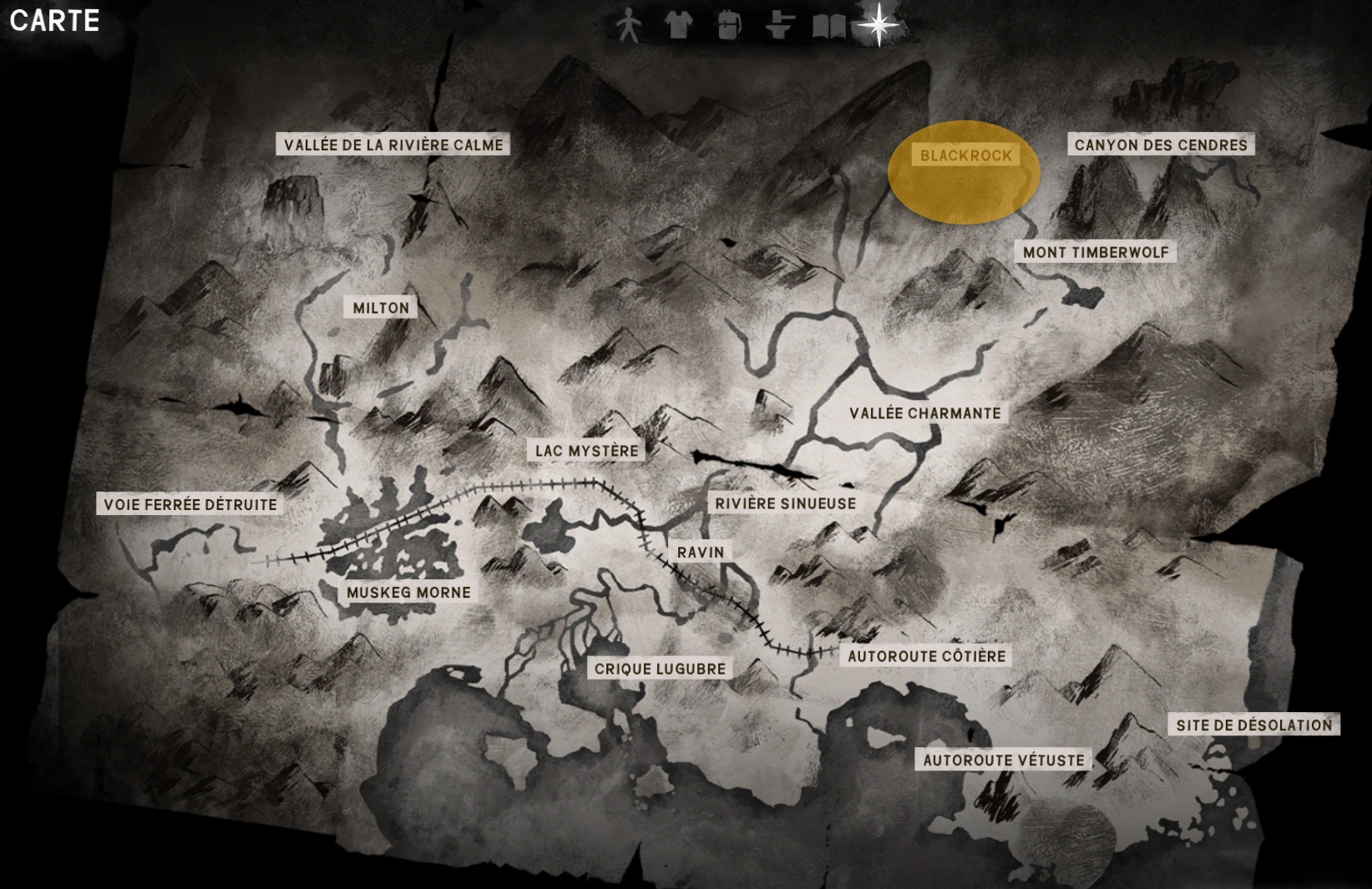Click the CARTE header label
The width and height of the screenshot is (1372, 889).
(53, 21)
